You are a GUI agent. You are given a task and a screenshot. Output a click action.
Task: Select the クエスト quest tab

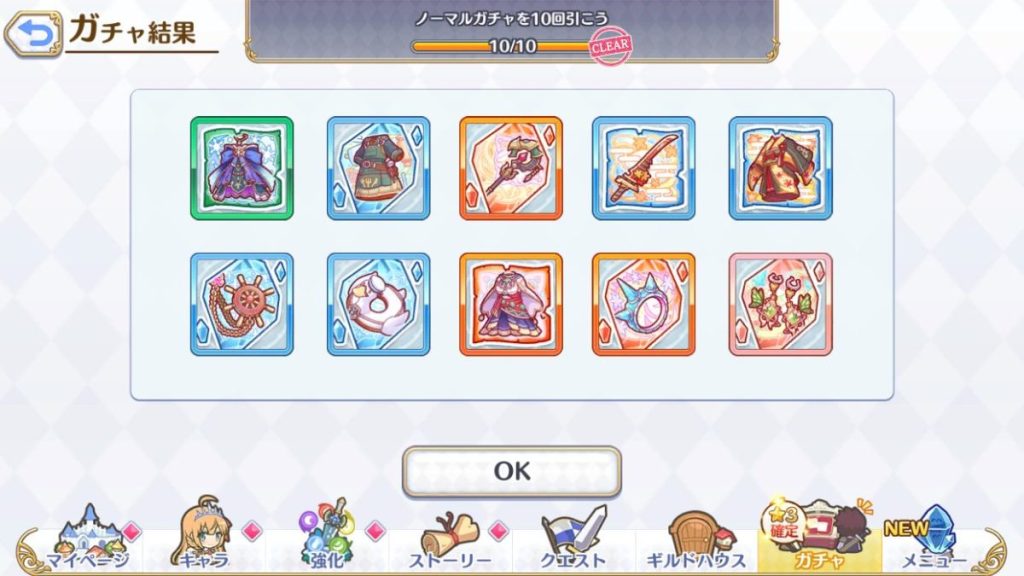coord(573,538)
